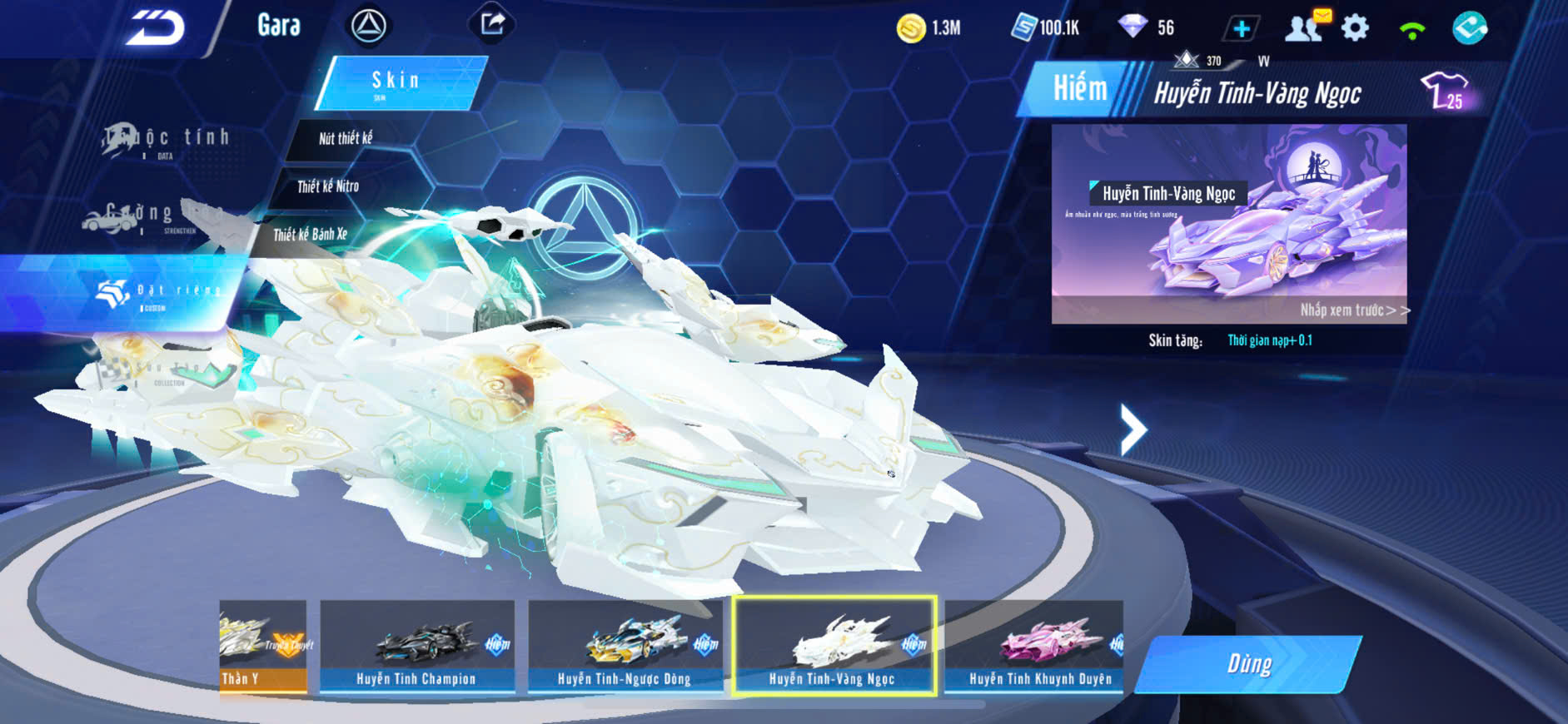
Task: Go back using the arrow button
Action: coord(155,28)
